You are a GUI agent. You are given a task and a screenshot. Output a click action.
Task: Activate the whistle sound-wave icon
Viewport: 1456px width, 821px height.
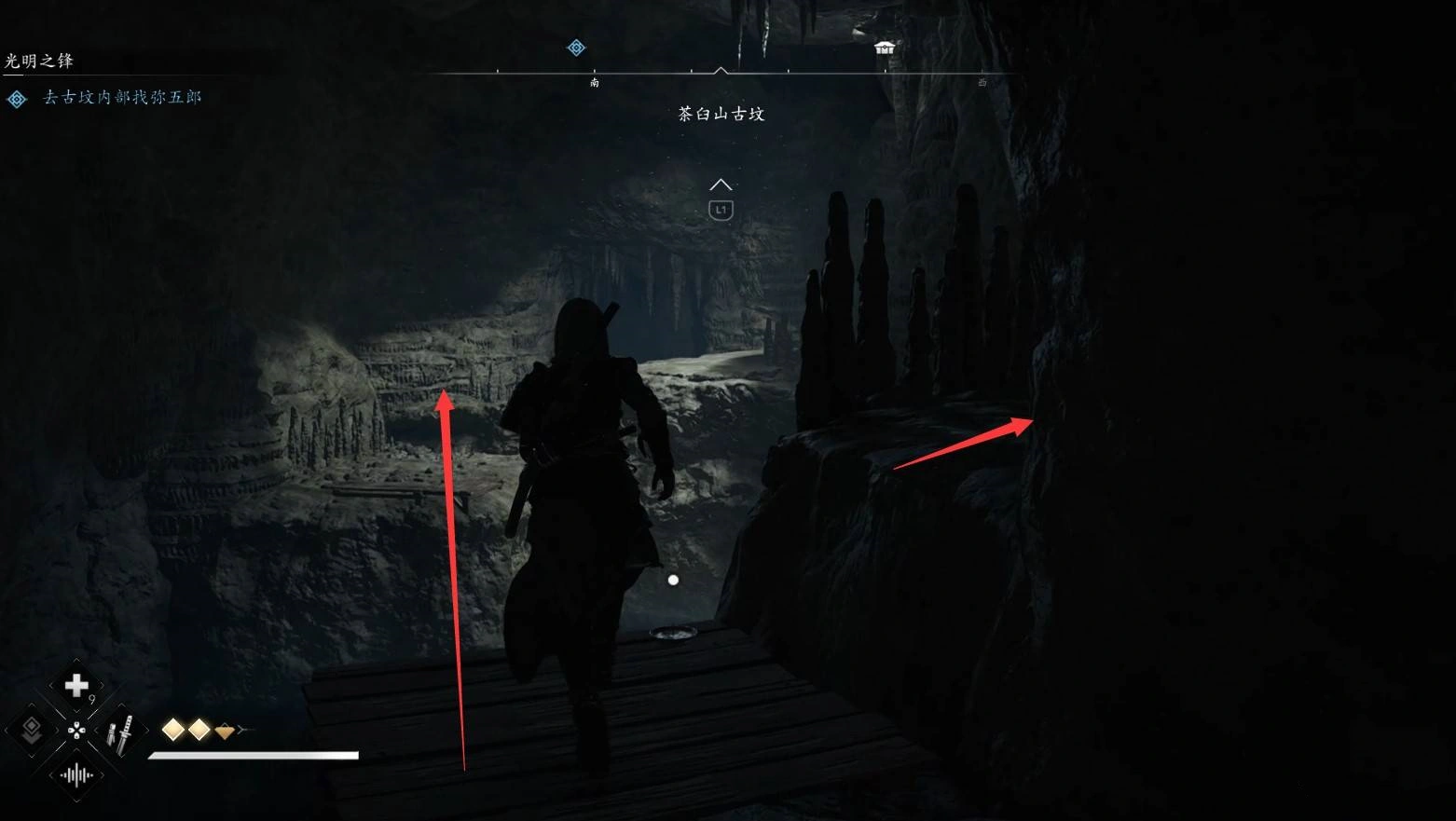tap(76, 775)
